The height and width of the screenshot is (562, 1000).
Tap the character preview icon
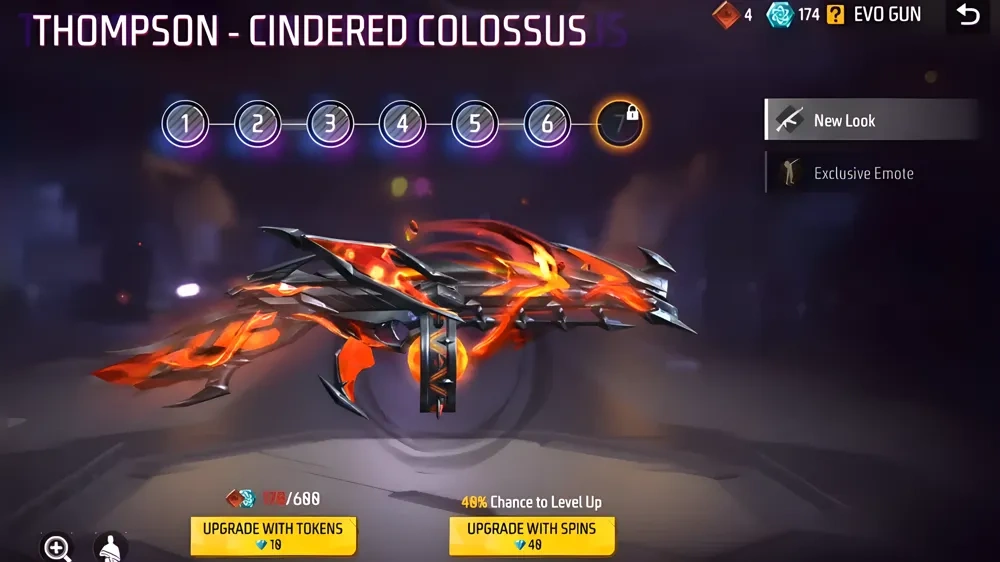tap(111, 547)
